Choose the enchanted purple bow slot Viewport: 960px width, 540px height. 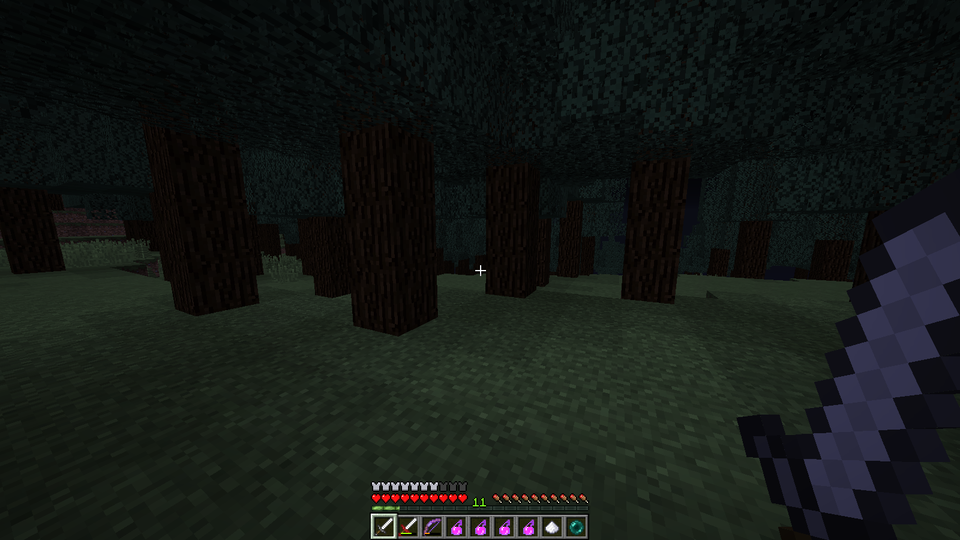click(432, 526)
